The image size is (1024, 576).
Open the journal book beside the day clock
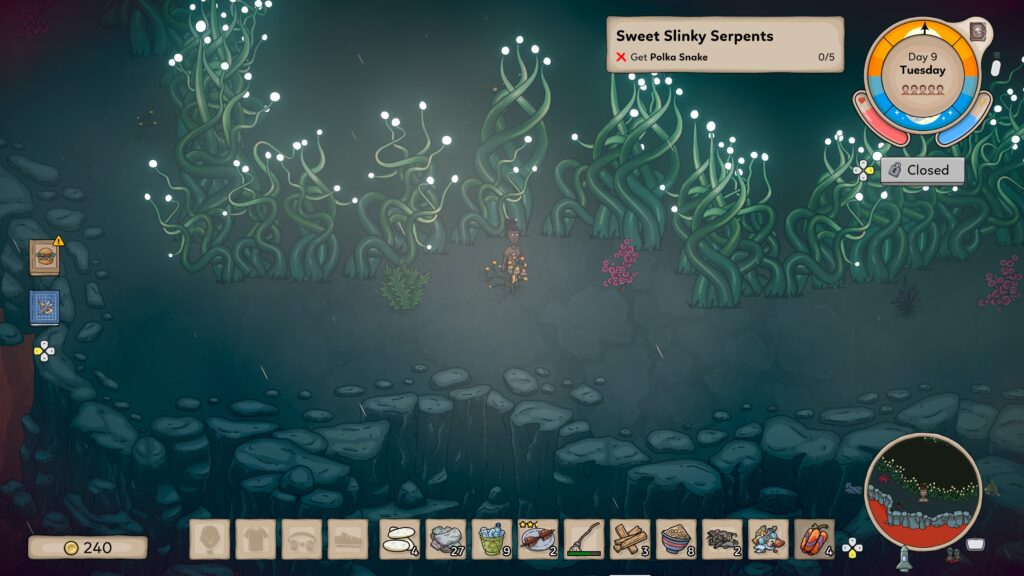977,31
